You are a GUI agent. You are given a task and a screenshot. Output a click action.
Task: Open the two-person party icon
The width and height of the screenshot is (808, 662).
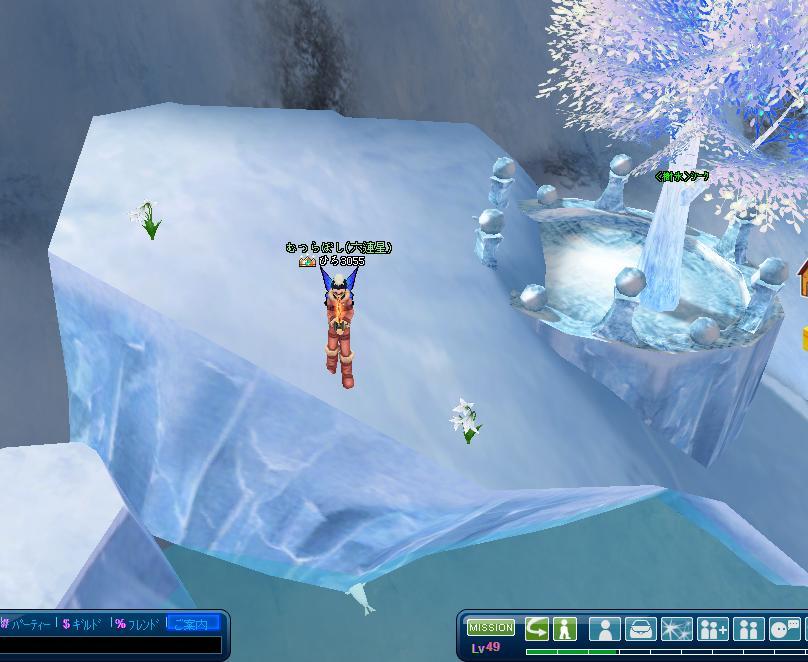coord(749,629)
